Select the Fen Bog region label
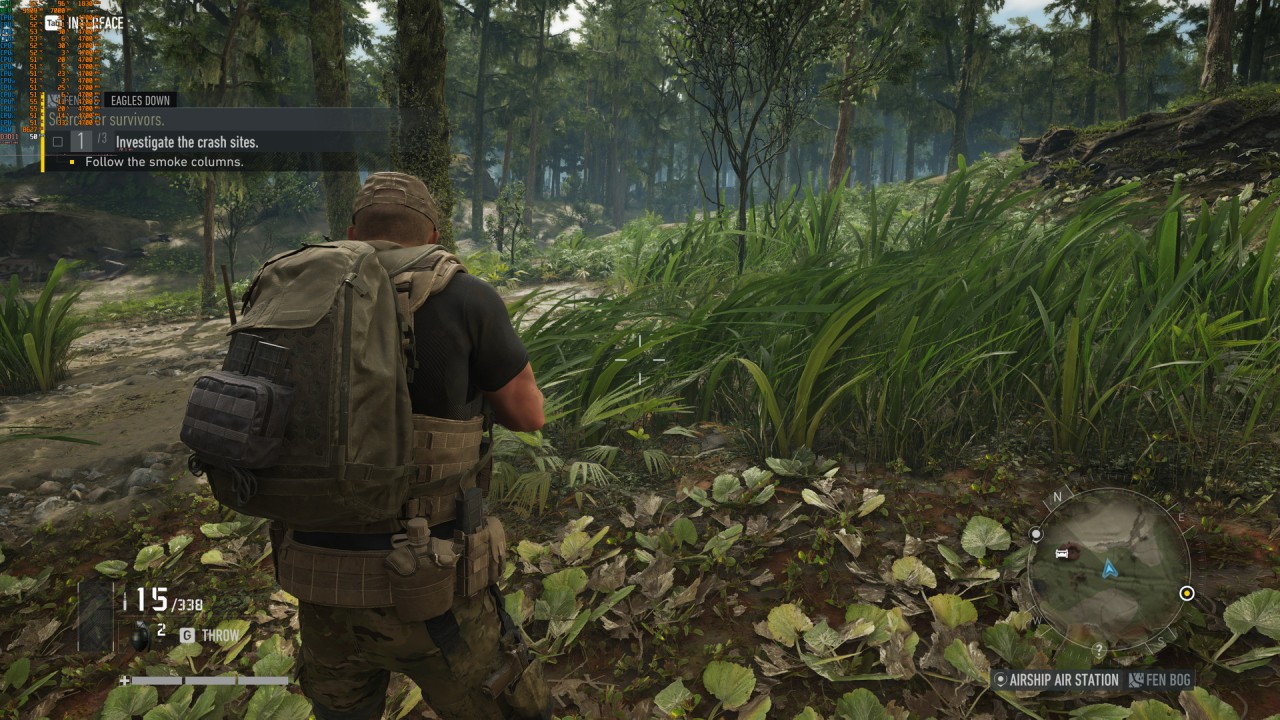Viewport: 1280px width, 720px height. click(x=1160, y=680)
